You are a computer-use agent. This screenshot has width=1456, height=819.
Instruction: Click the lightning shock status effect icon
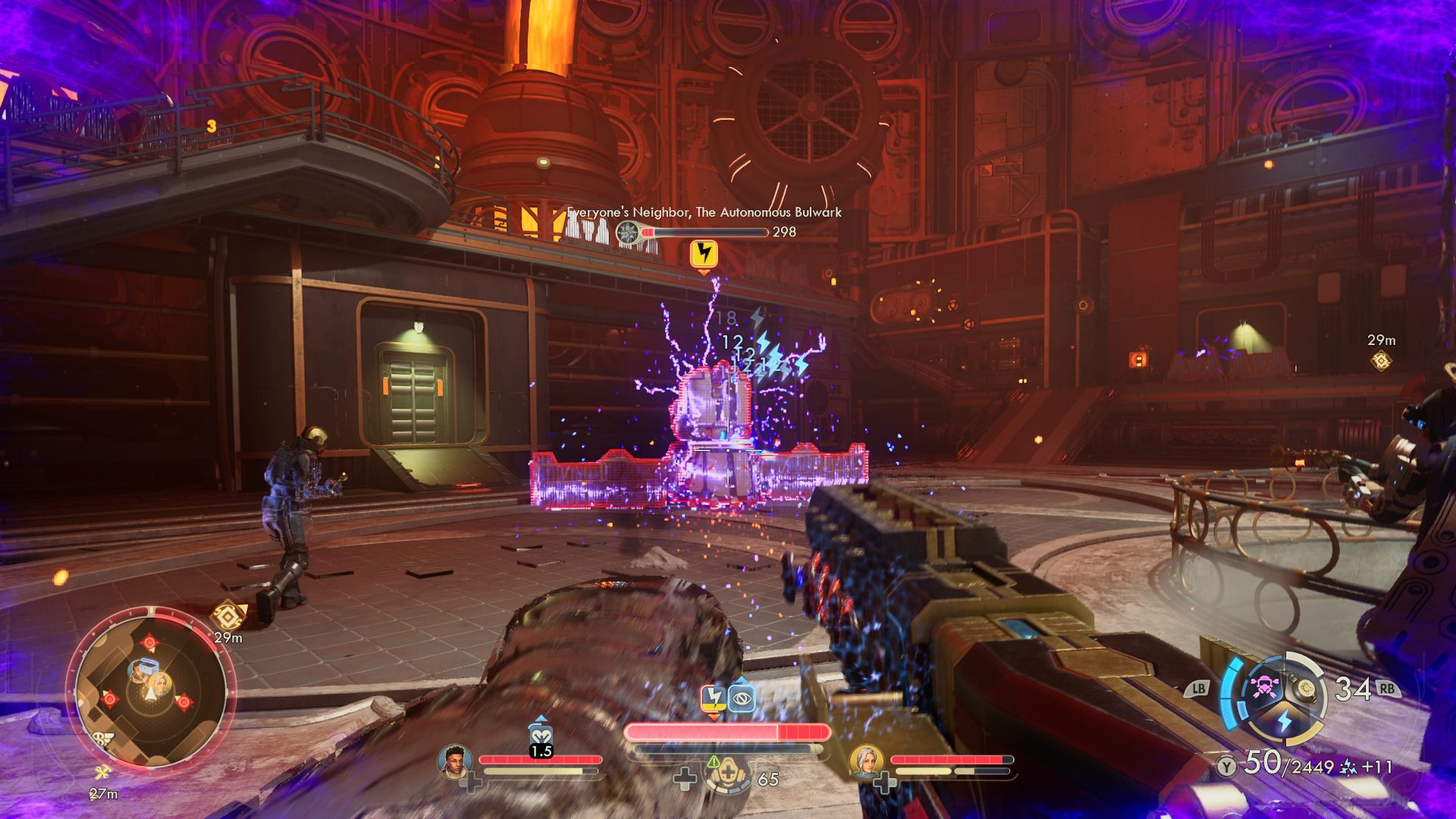(x=713, y=698)
